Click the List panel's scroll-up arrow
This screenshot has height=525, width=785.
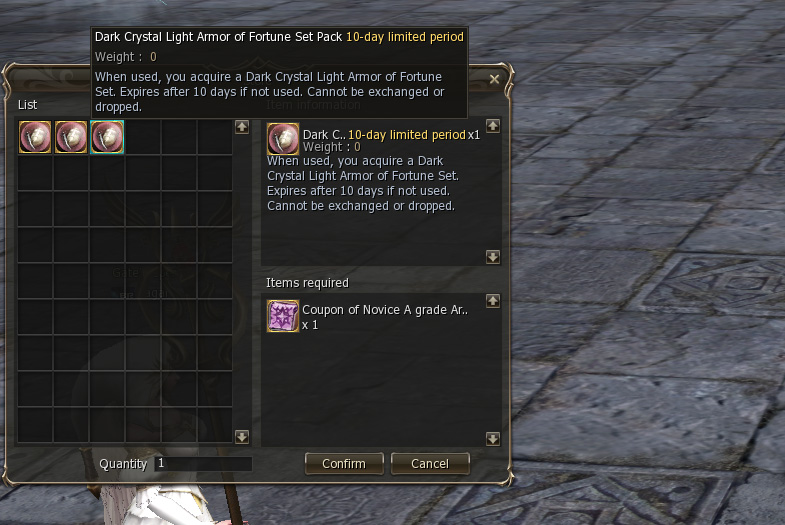[241, 127]
